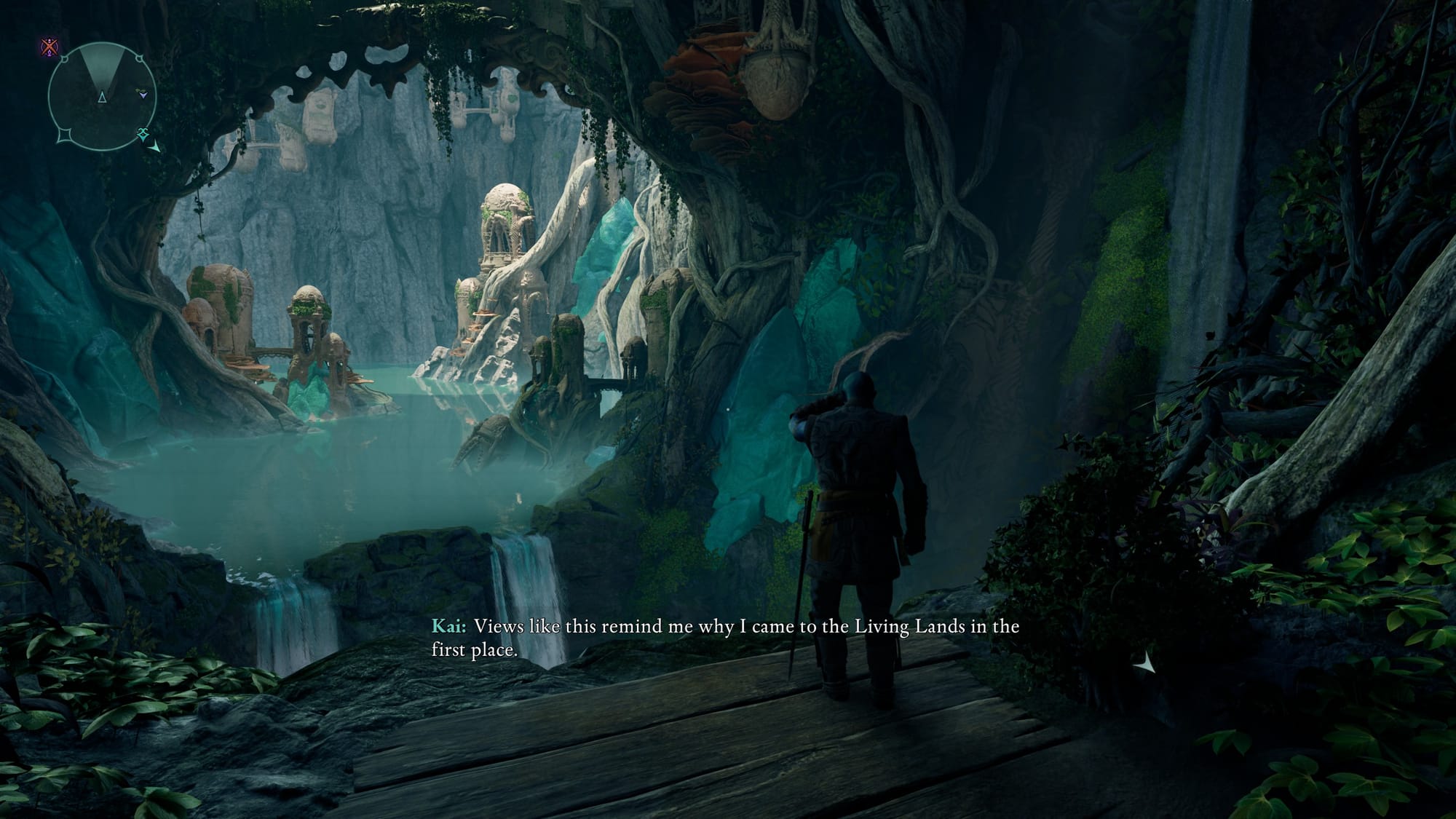The width and height of the screenshot is (1456, 819).
Task: Click the teal quest marker on the minimap rim
Action: 143,133
